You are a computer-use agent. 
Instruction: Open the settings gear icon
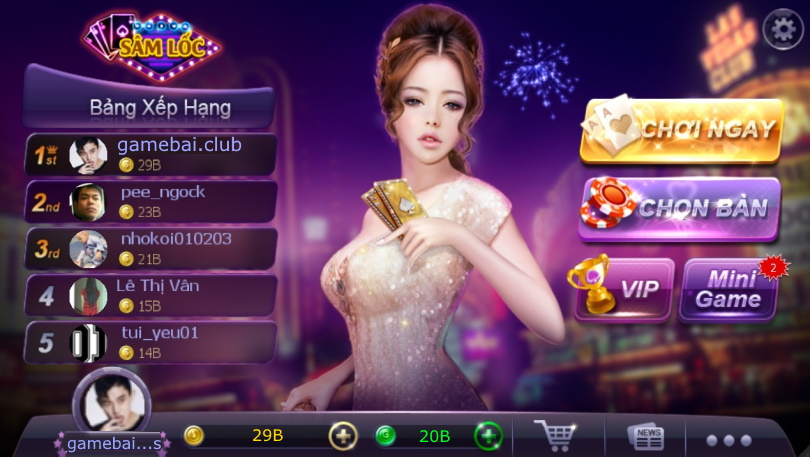[x=783, y=31]
